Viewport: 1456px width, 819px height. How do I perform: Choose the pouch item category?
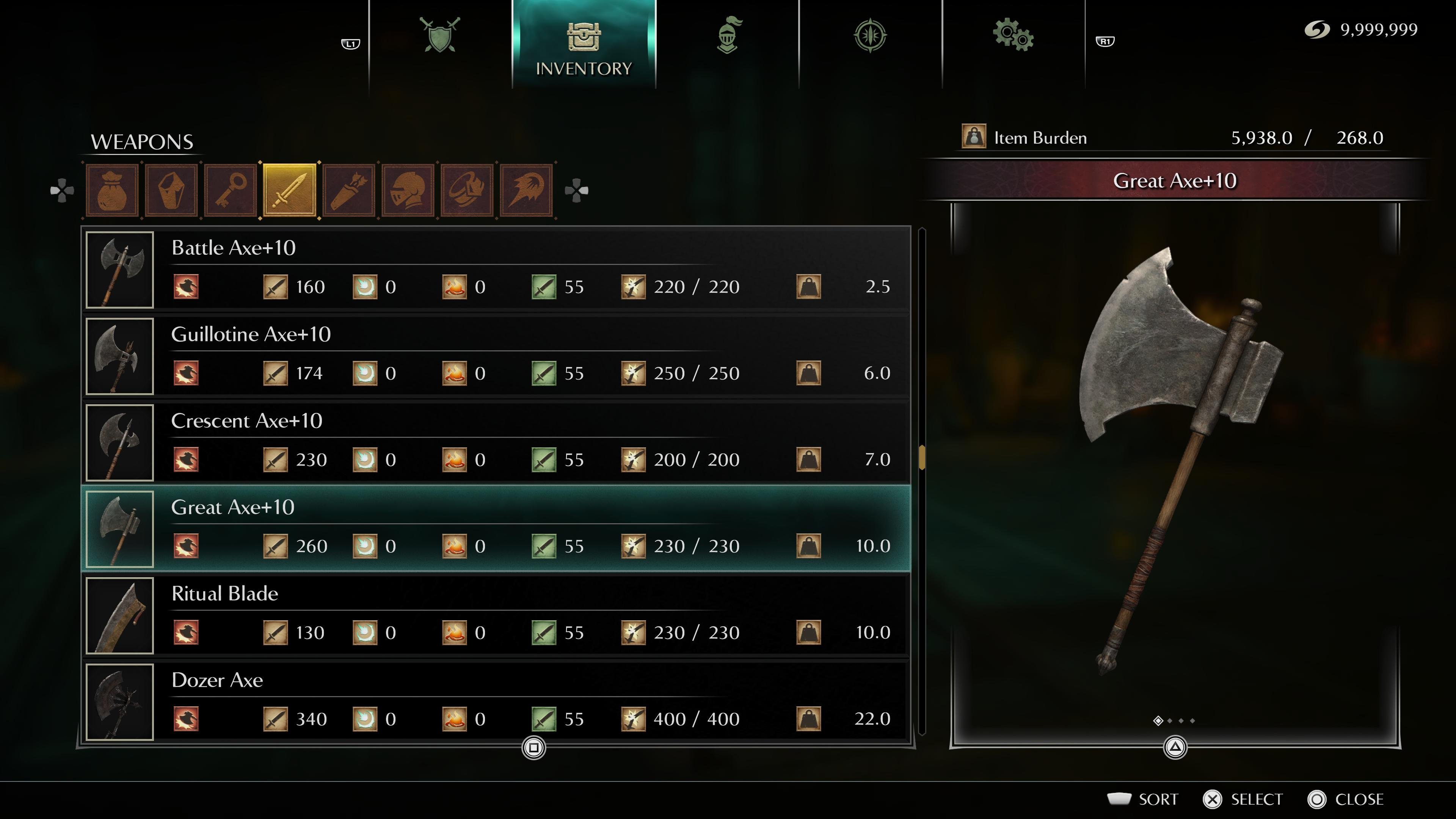click(x=112, y=190)
